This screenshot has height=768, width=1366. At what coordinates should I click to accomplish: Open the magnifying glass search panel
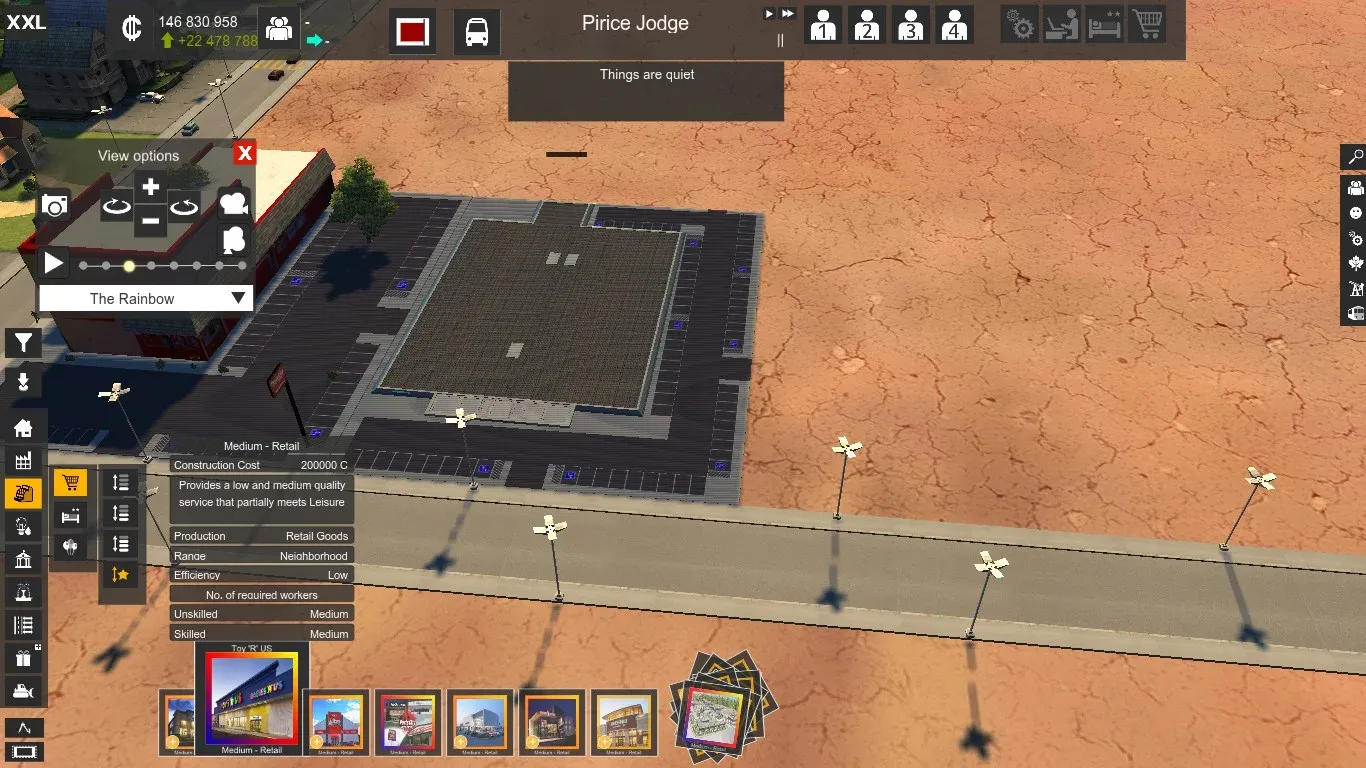tap(1355, 157)
